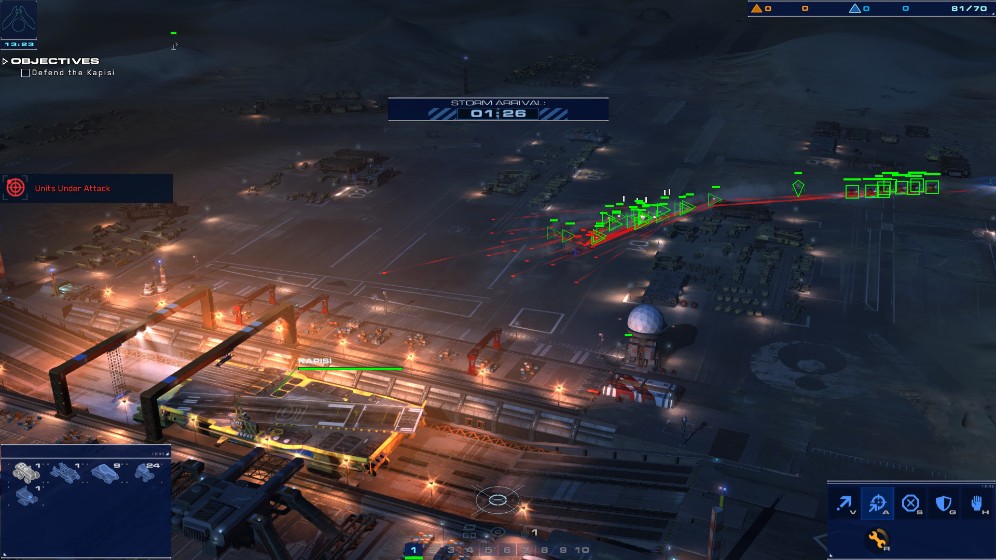Select the Kapisi carrier by its name label
The width and height of the screenshot is (996, 560).
[x=313, y=361]
